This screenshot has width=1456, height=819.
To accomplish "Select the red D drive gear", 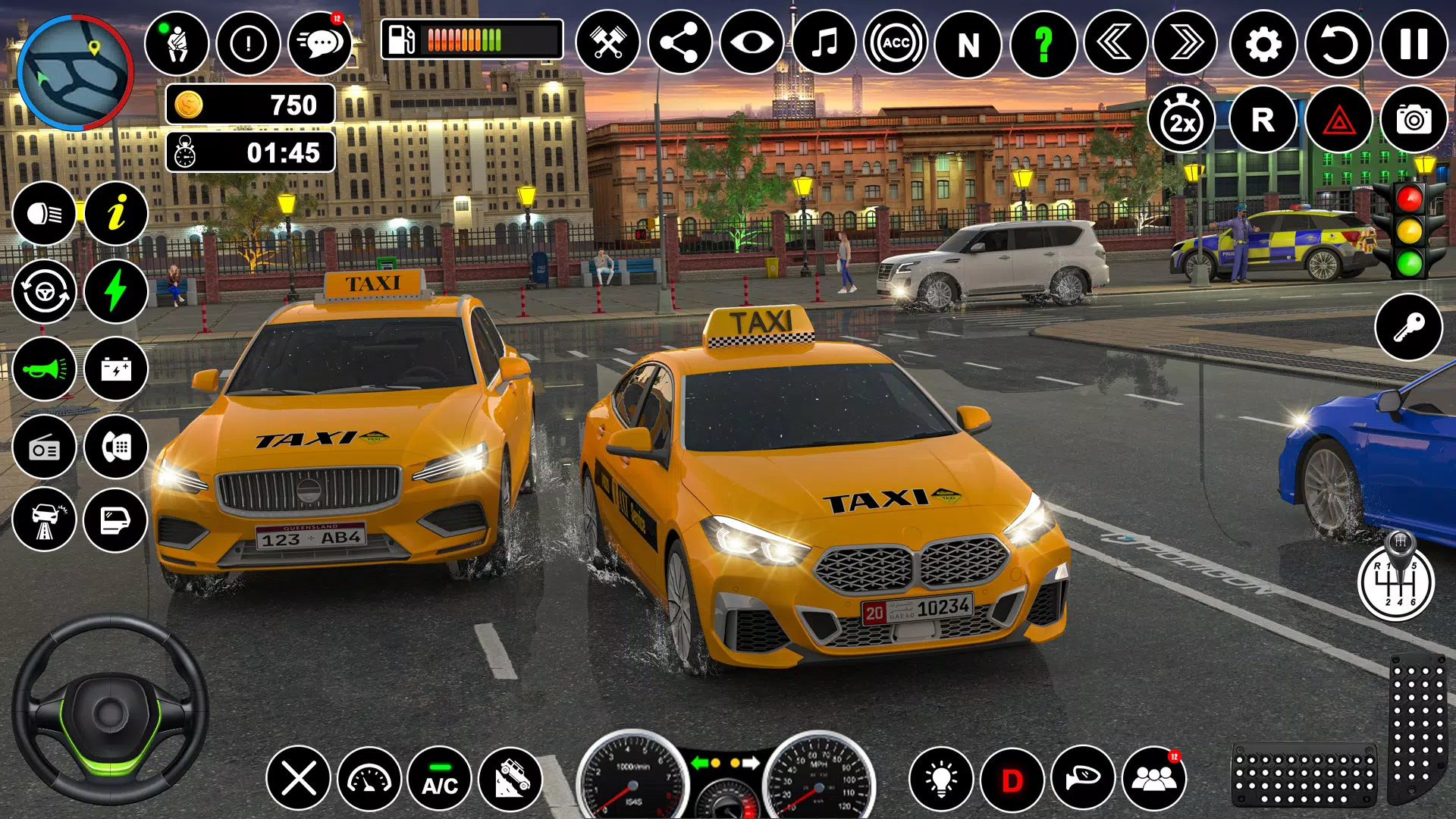I will (1012, 779).
